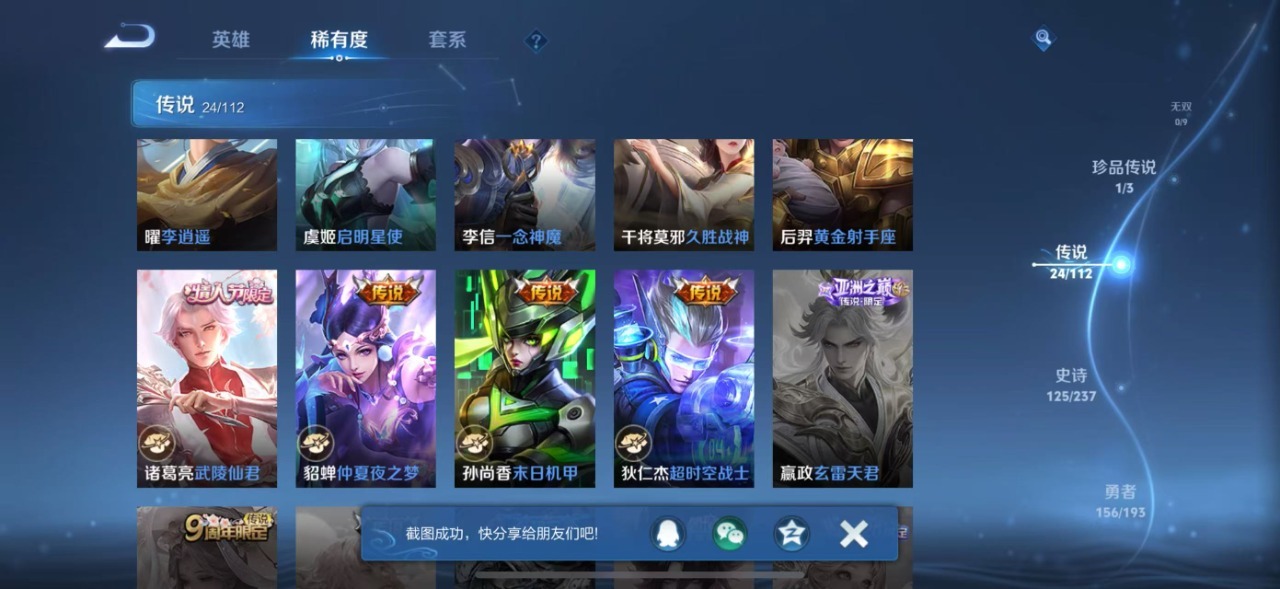This screenshot has height=589, width=1280.
Task: Pick the 后羿 黄金射手座 skin card
Action: [x=842, y=194]
